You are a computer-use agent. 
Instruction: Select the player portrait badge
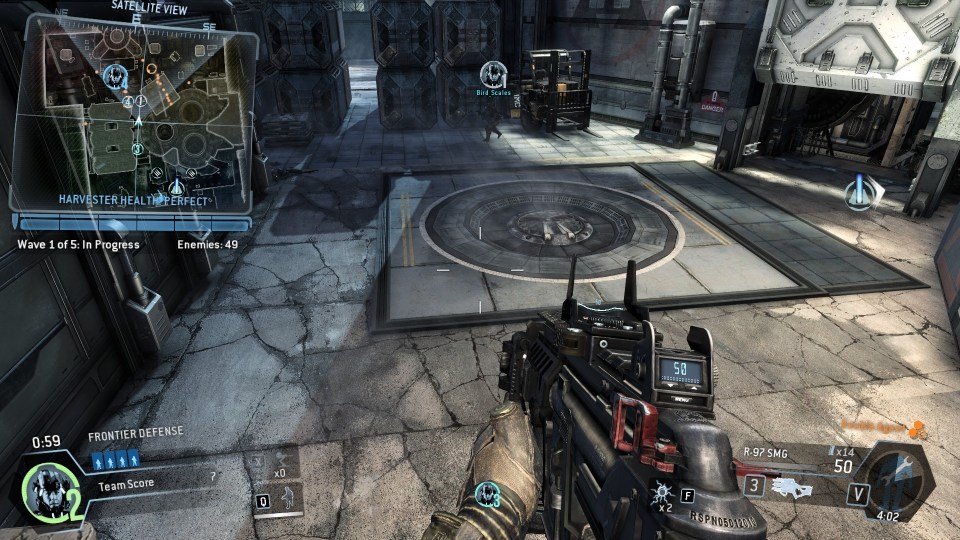point(44,486)
